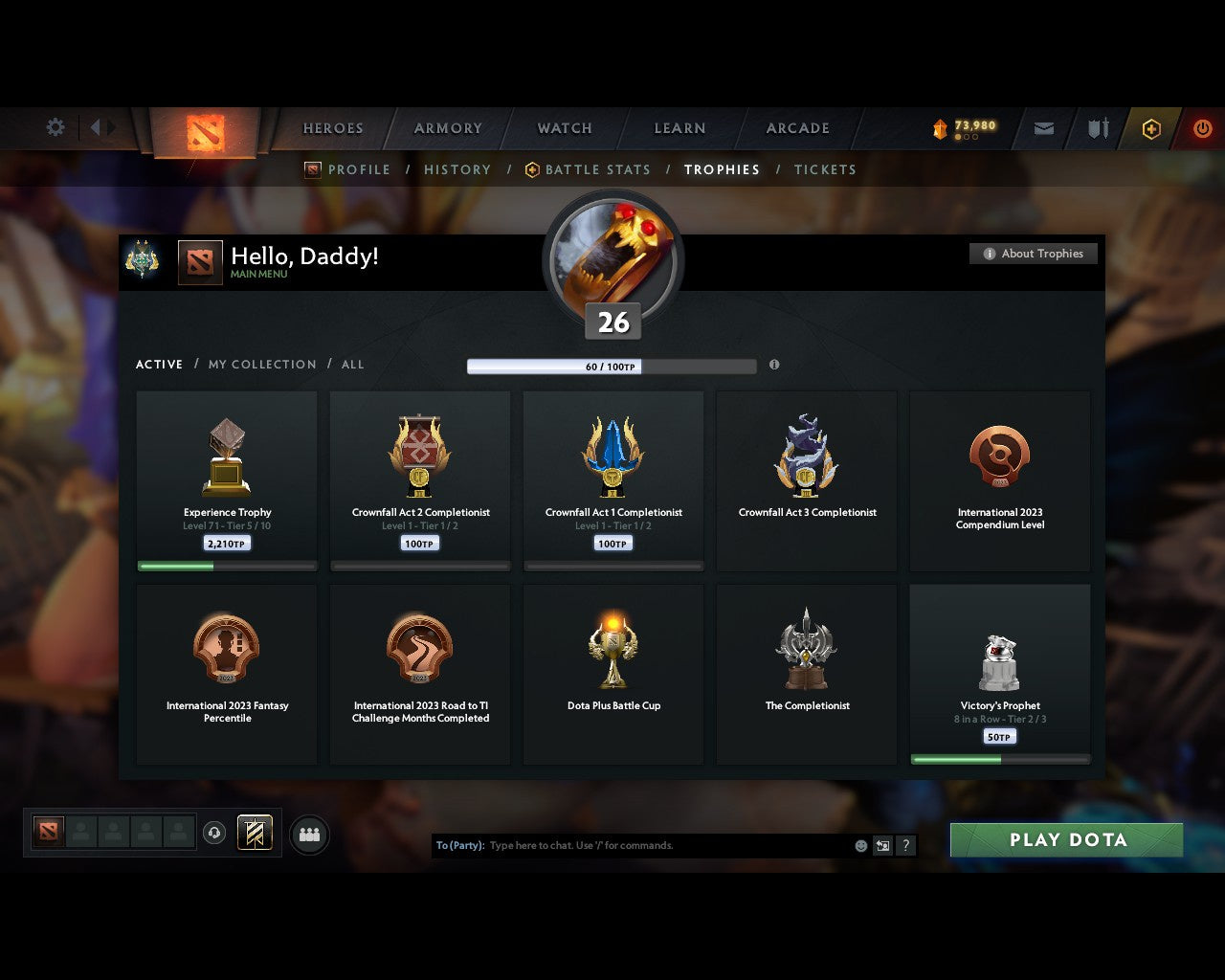Click the About Trophies button

(x=1034, y=254)
